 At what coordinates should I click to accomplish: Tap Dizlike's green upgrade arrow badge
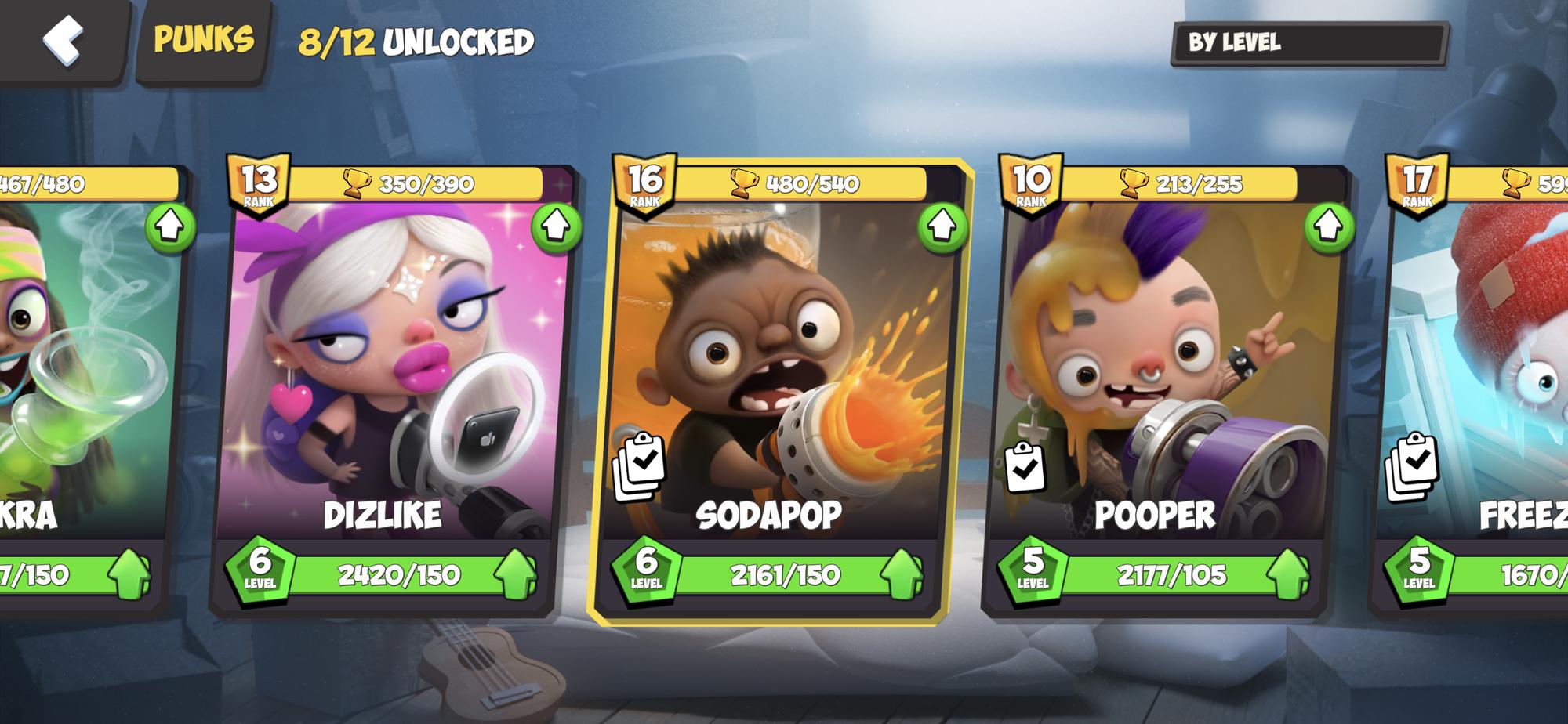556,227
